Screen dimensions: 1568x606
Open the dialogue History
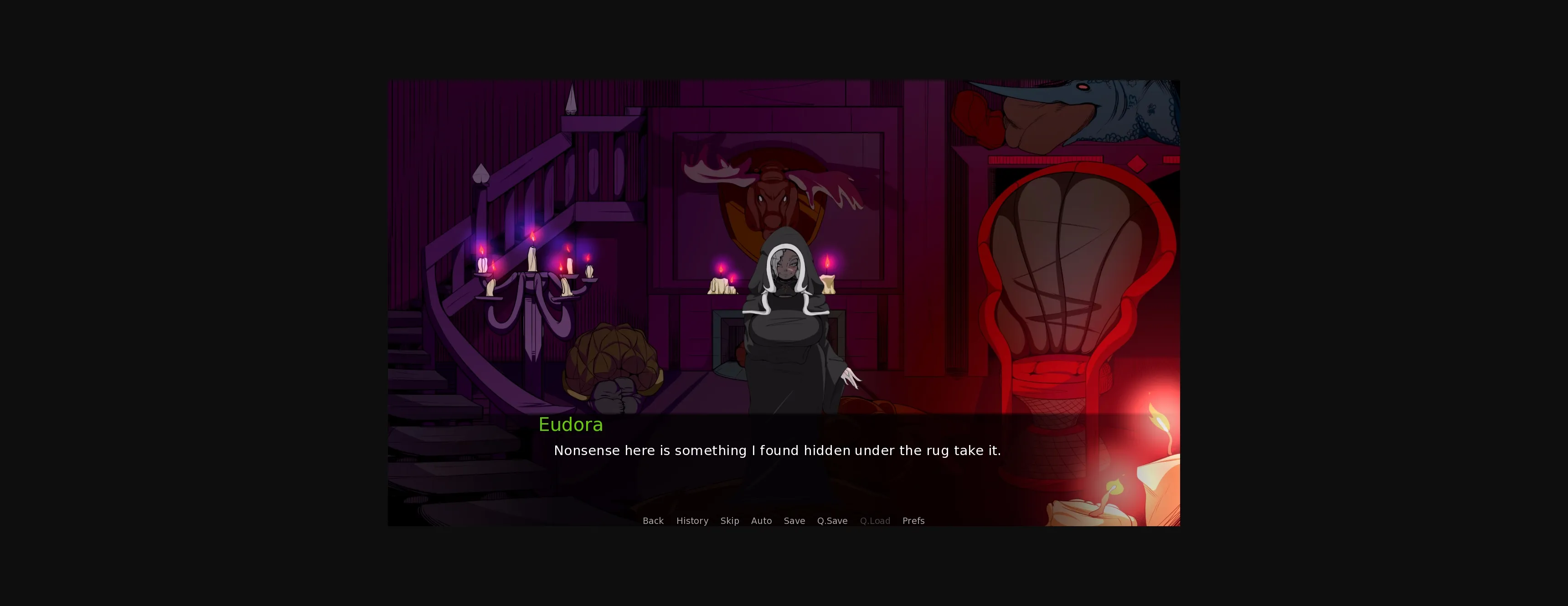pyautogui.click(x=692, y=521)
